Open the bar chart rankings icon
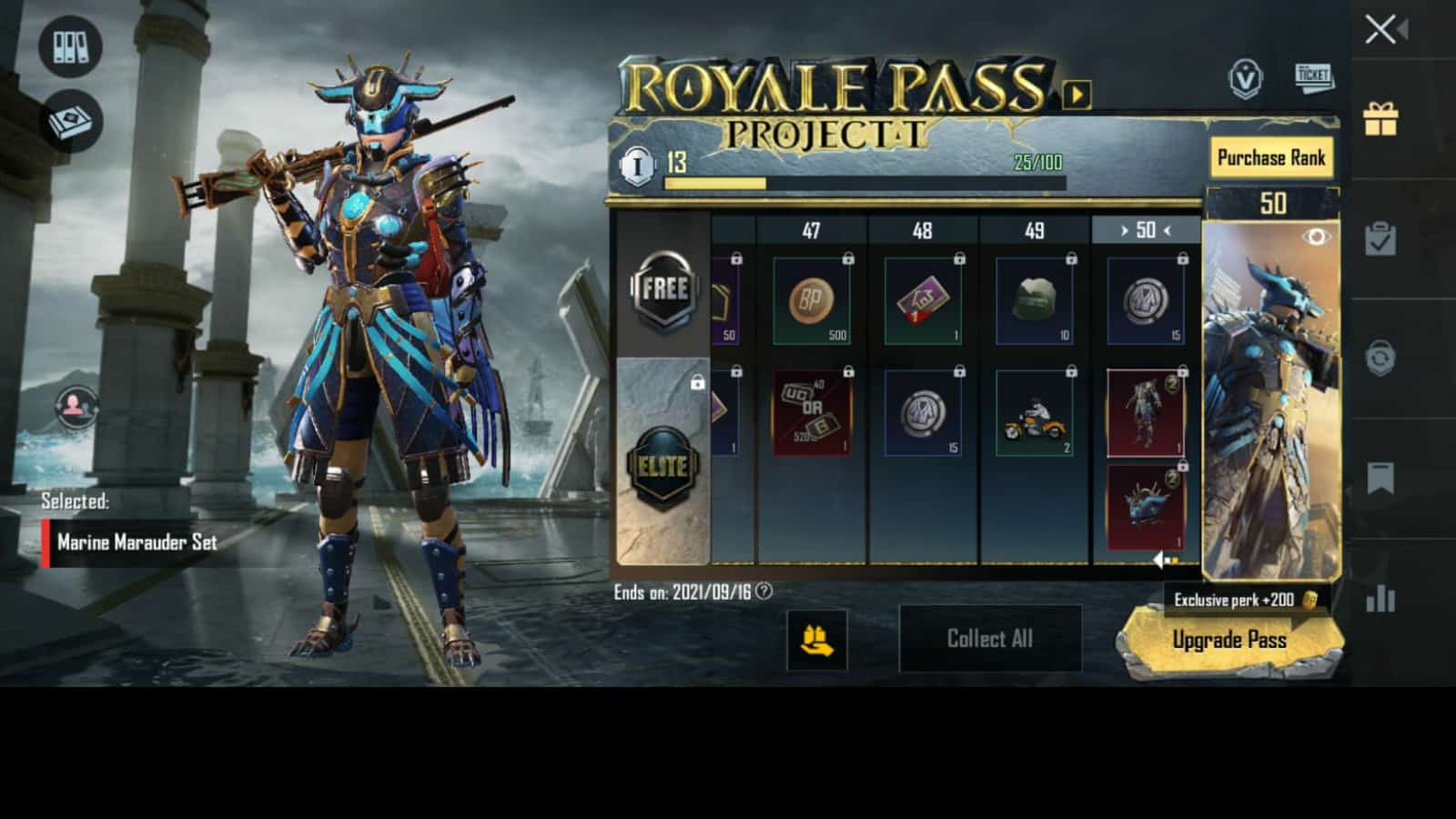1456x819 pixels. pos(1380,598)
